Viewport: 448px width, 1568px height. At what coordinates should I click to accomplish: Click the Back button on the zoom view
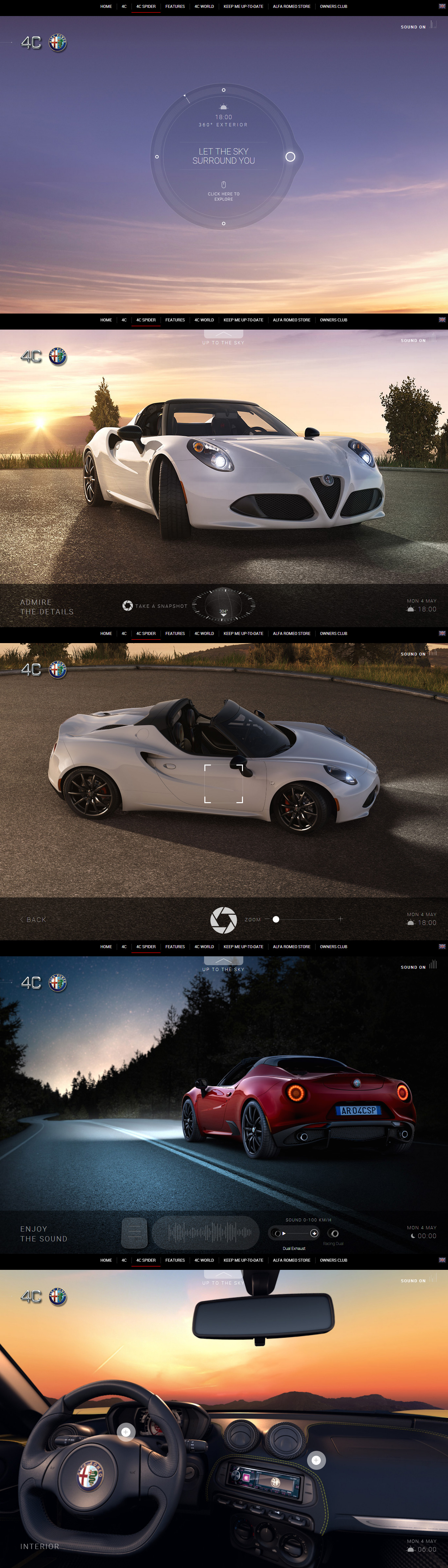pyautogui.click(x=33, y=919)
